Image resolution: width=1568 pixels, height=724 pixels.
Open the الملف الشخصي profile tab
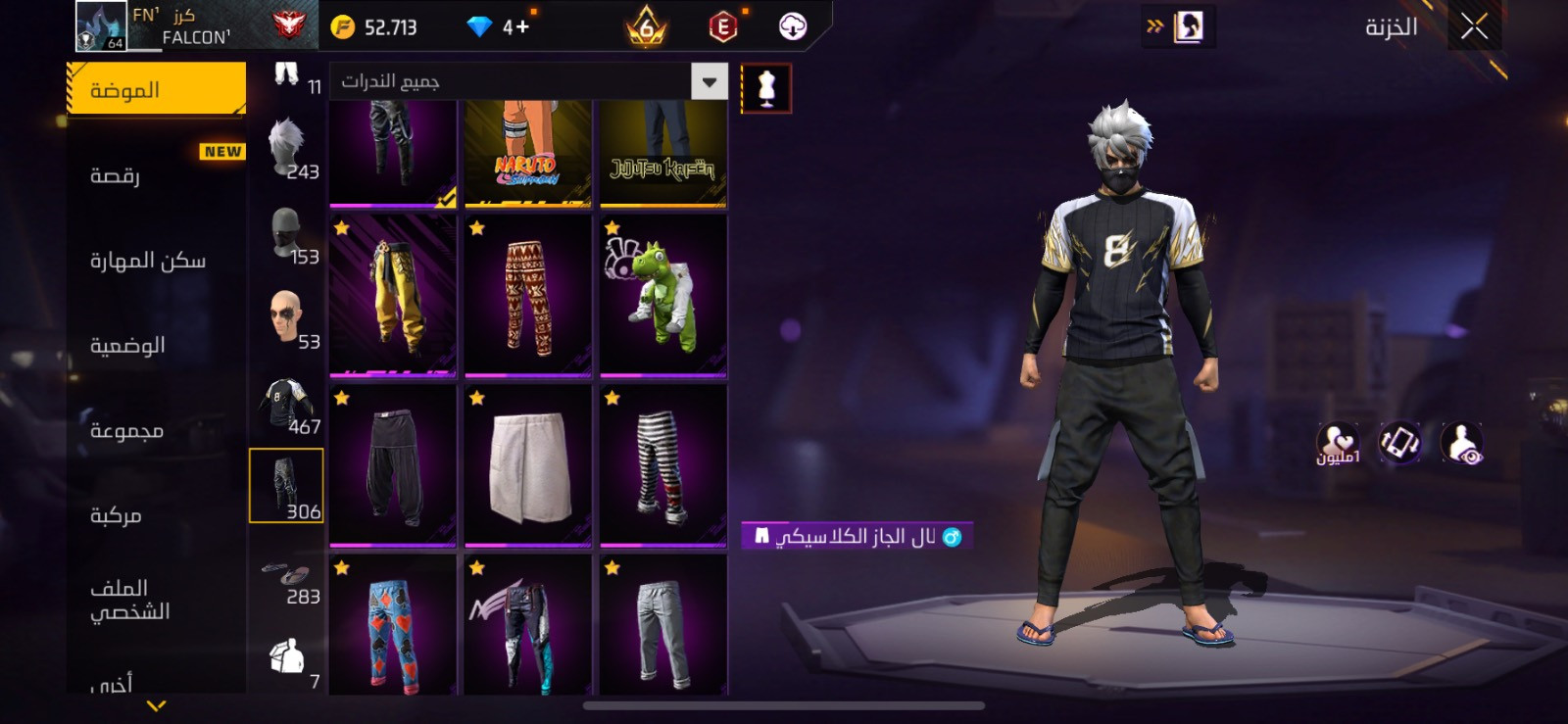[156, 600]
